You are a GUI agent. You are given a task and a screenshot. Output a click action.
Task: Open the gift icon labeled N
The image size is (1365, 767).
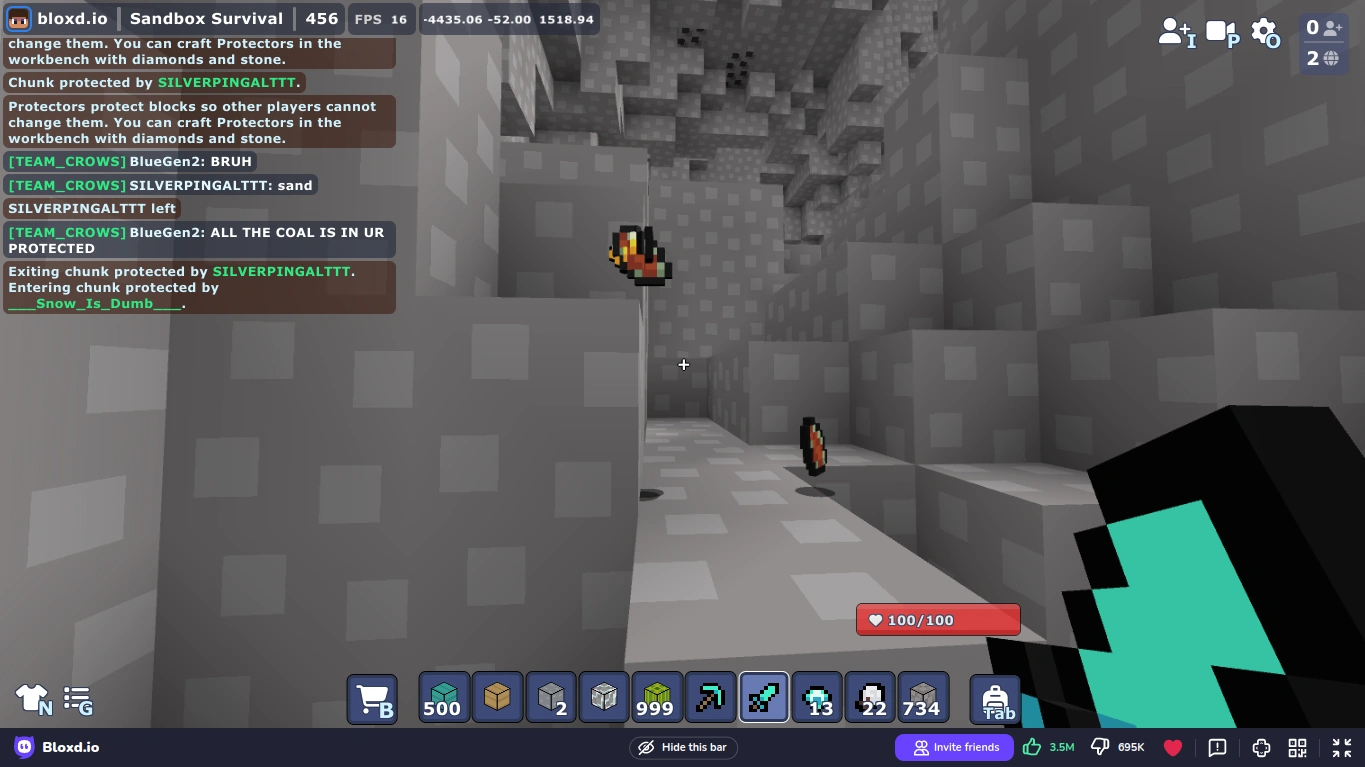32,698
